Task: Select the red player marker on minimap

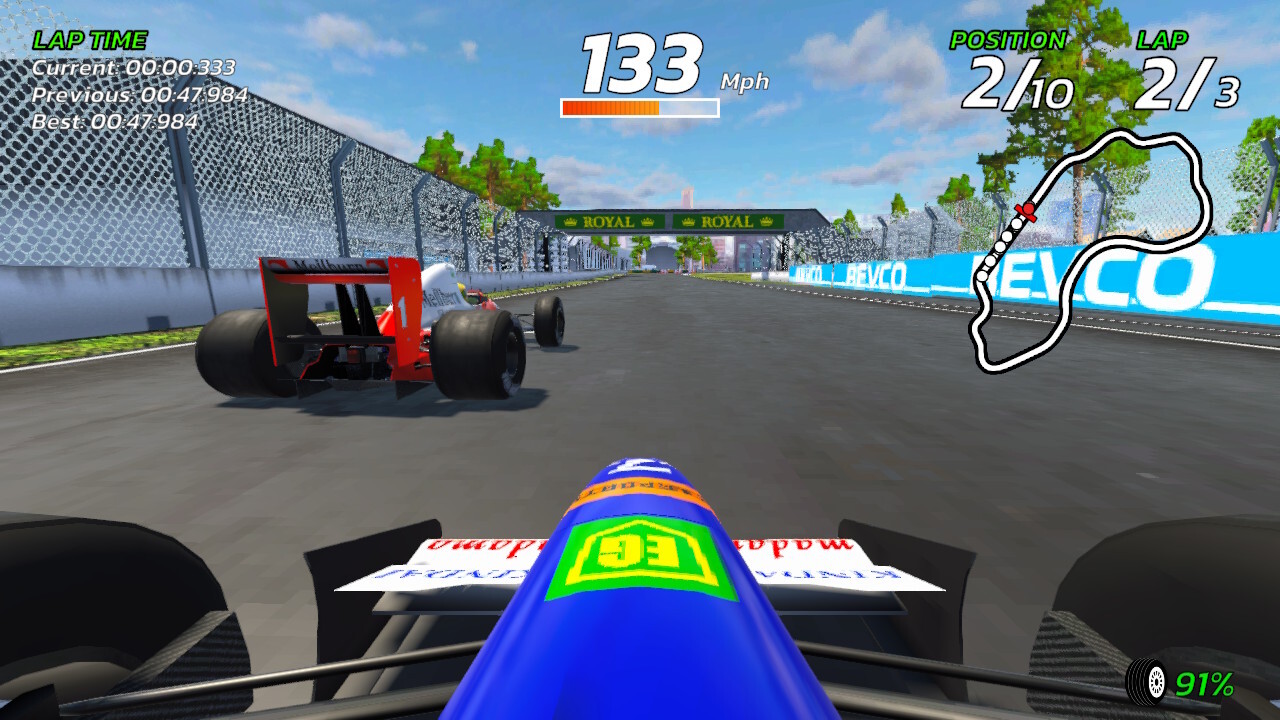Action: [1025, 210]
